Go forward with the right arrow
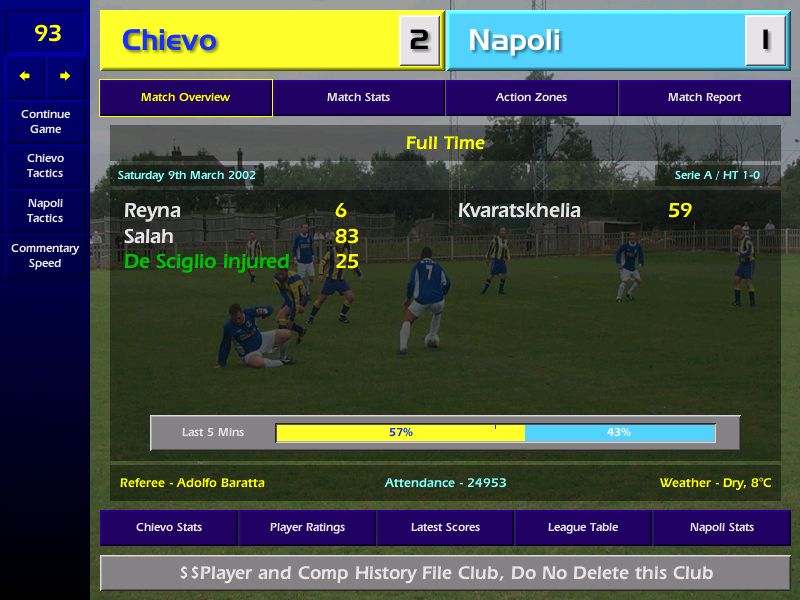 tap(65, 76)
